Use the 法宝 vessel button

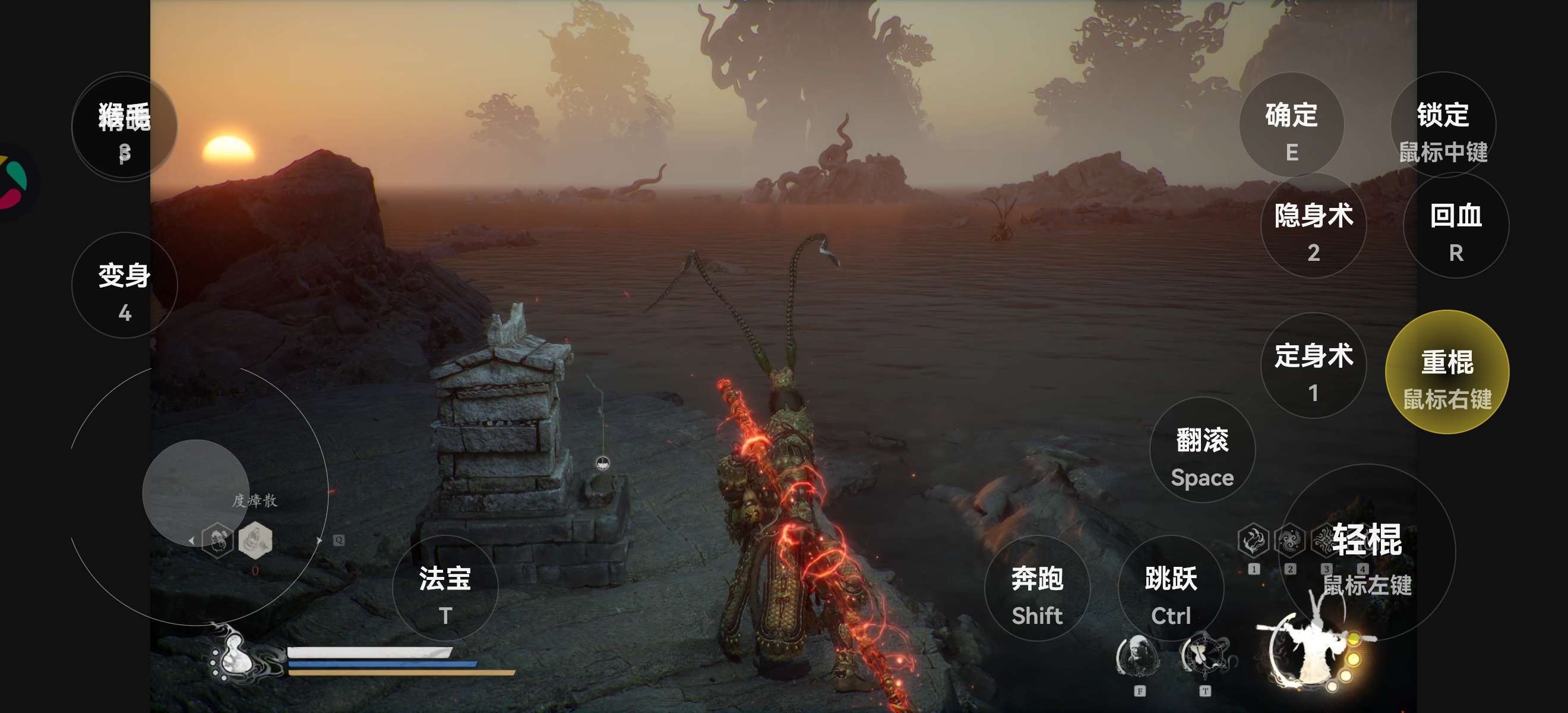coord(445,589)
